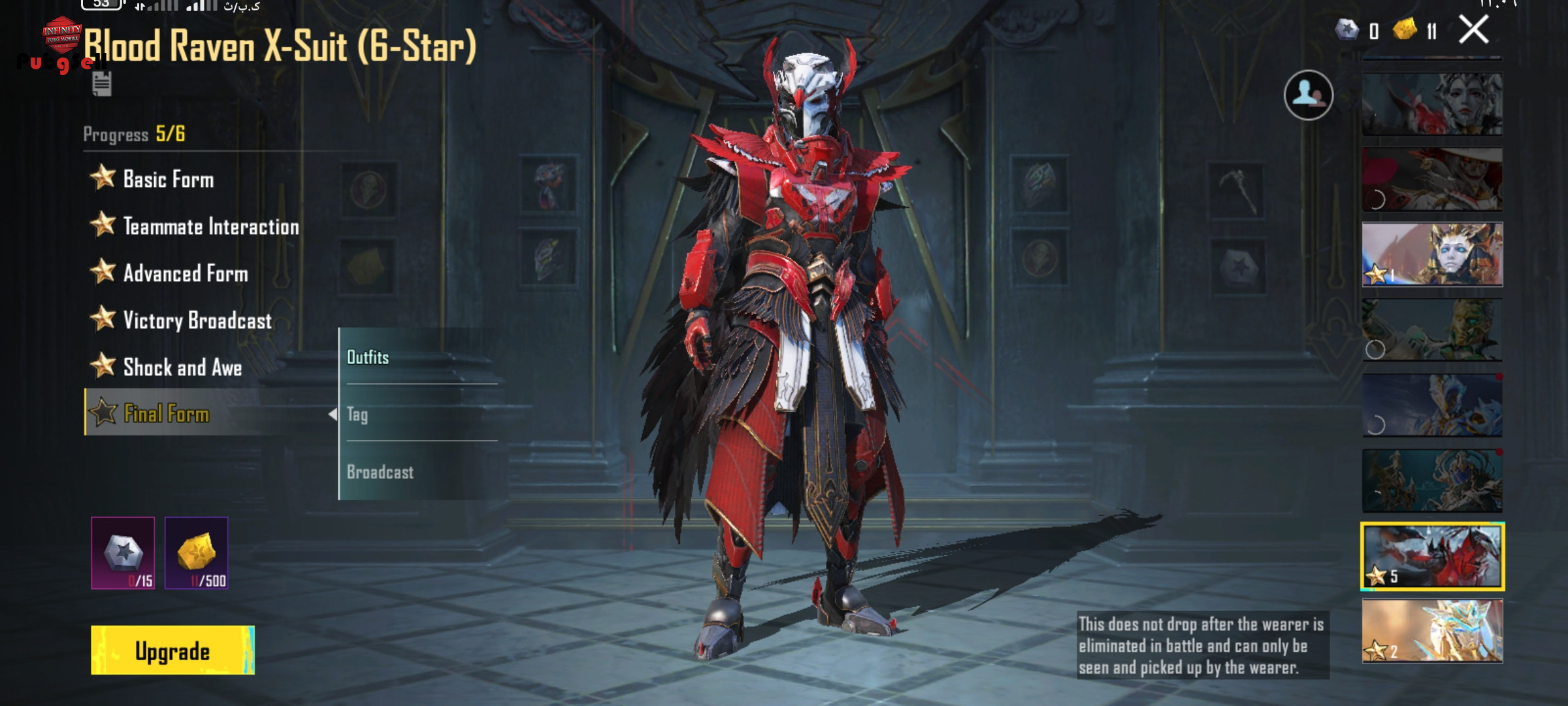Screen dimensions: 1568x706
Task: Select the Blood Raven 5-star suit thumbnail
Action: tap(1432, 556)
